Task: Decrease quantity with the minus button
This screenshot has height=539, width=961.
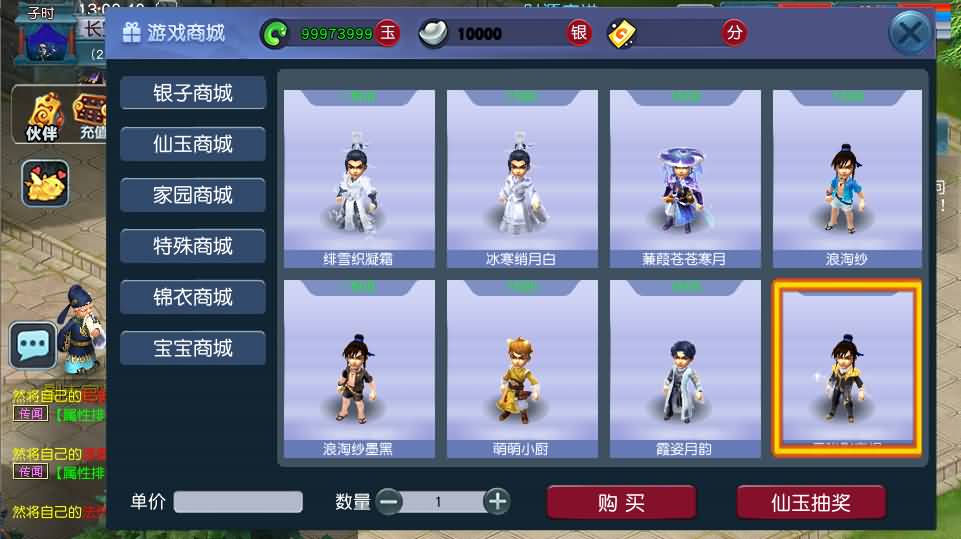Action: tap(389, 502)
